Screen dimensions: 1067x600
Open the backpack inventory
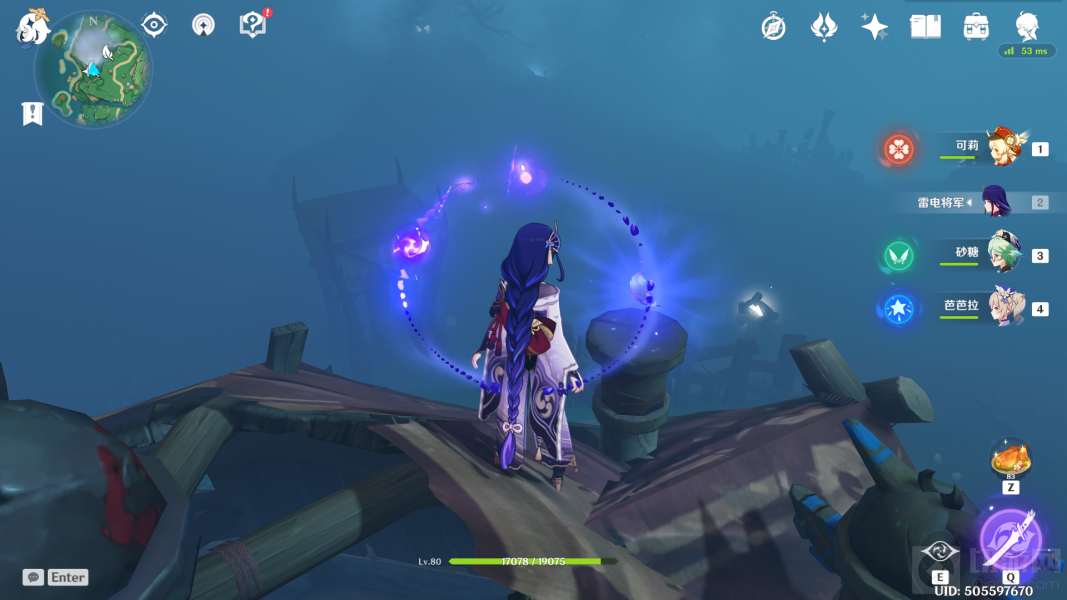coord(976,27)
